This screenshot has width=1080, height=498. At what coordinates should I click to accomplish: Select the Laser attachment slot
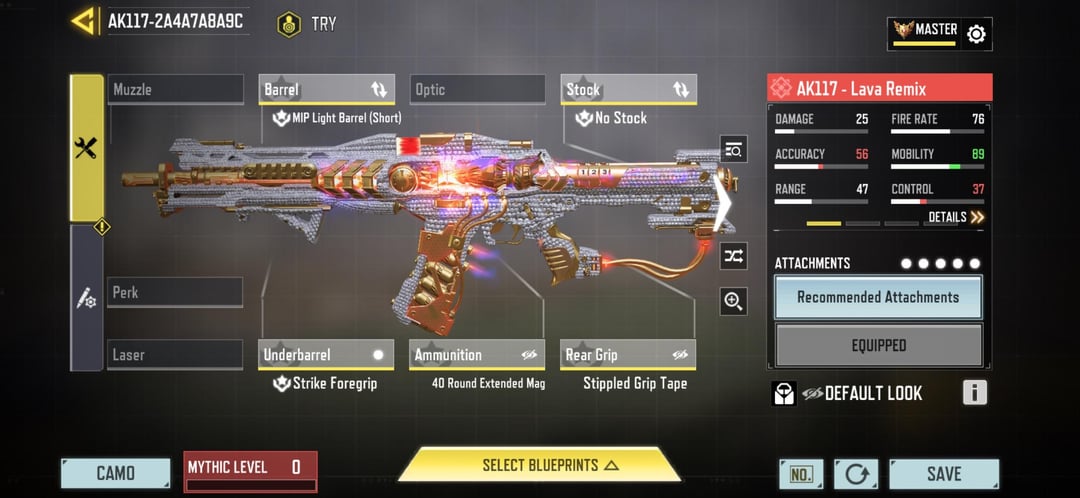click(x=175, y=354)
